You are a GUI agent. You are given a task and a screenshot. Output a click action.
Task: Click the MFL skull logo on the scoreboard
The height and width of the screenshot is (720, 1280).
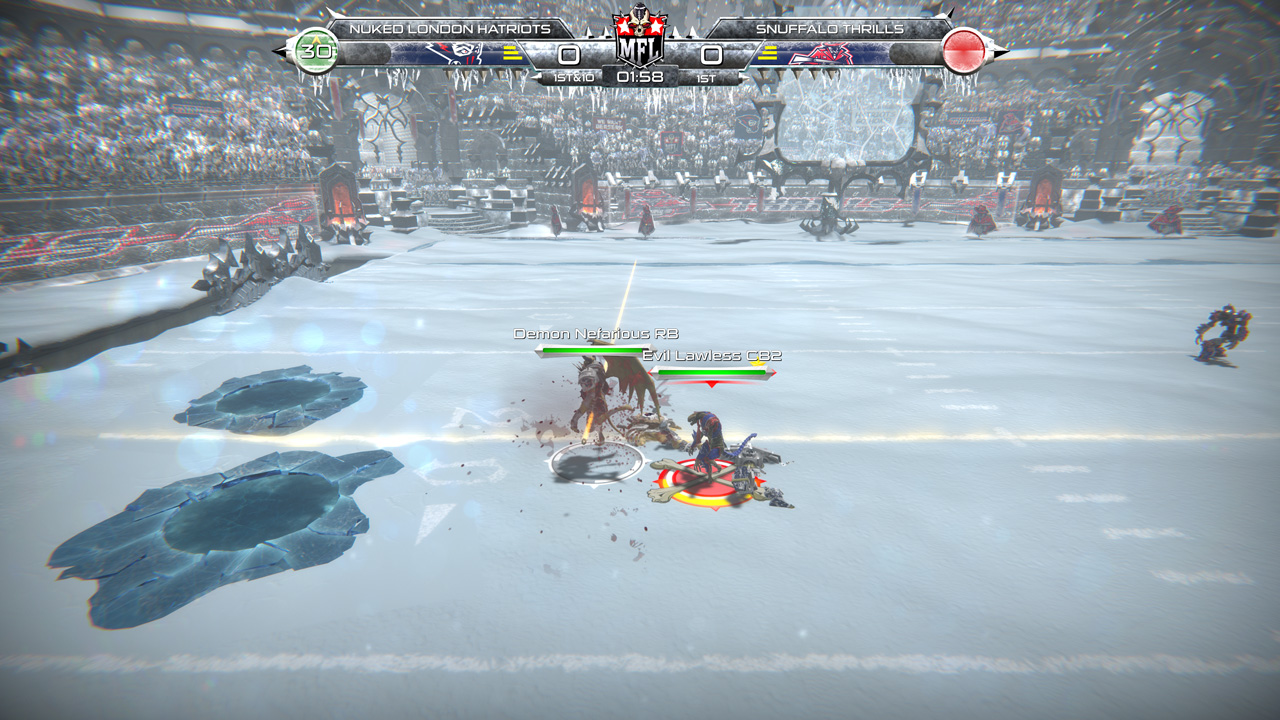(x=640, y=35)
